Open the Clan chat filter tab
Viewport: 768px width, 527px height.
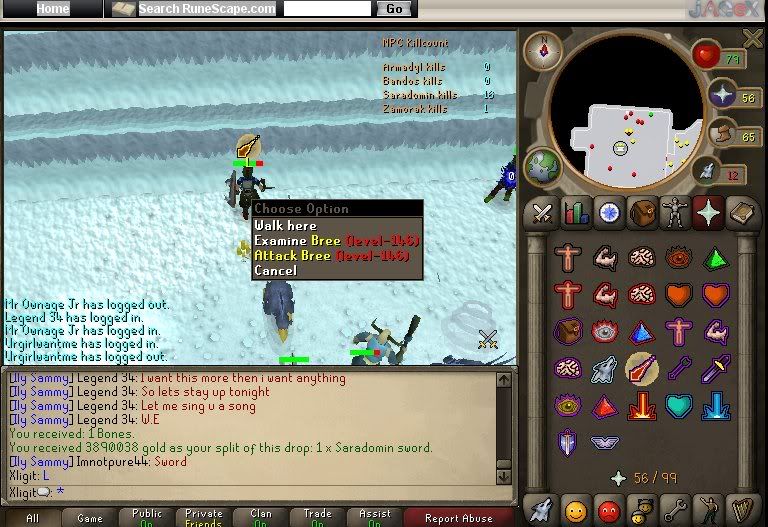click(x=261, y=518)
